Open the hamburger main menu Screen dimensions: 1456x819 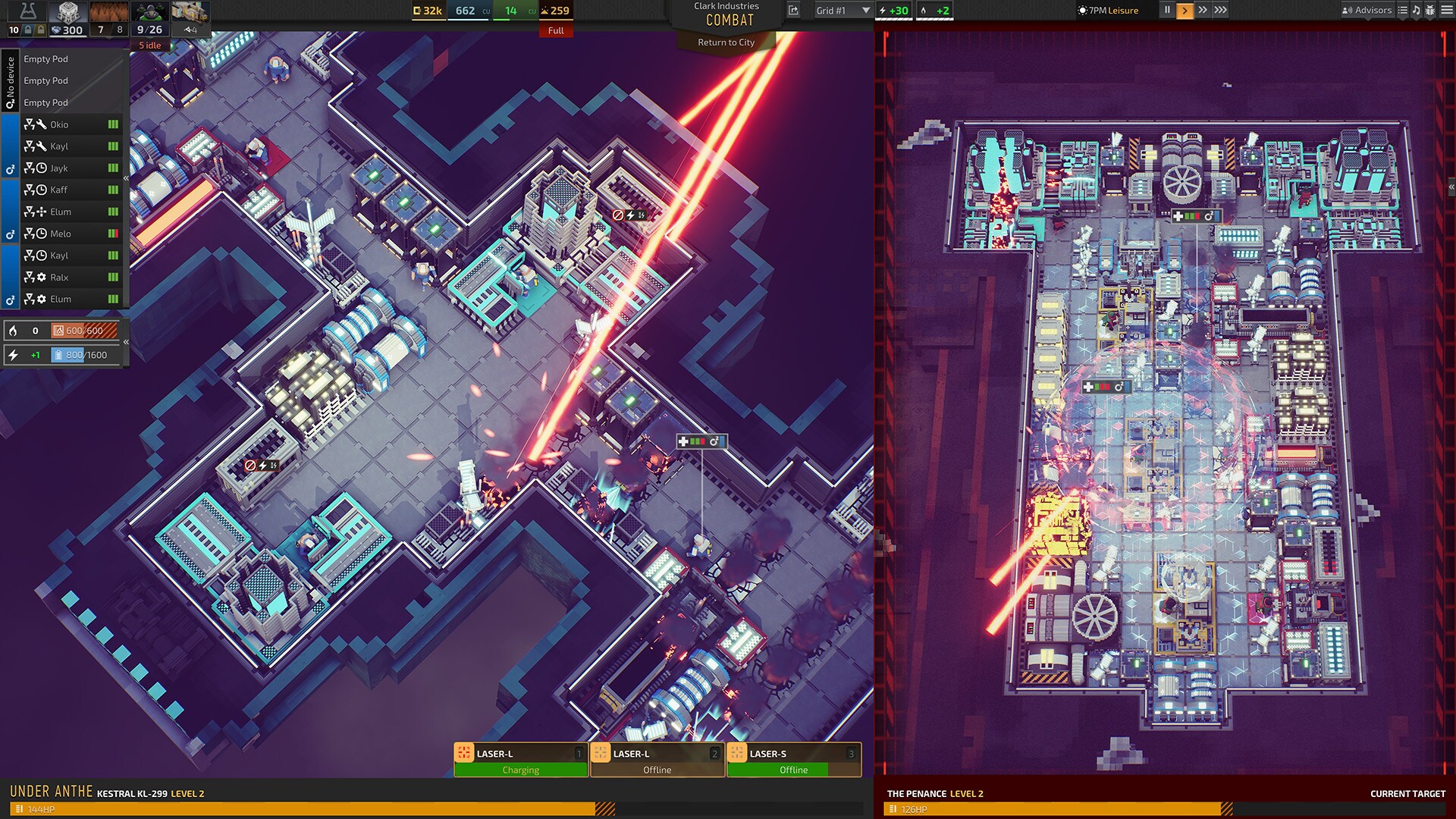[1445, 11]
